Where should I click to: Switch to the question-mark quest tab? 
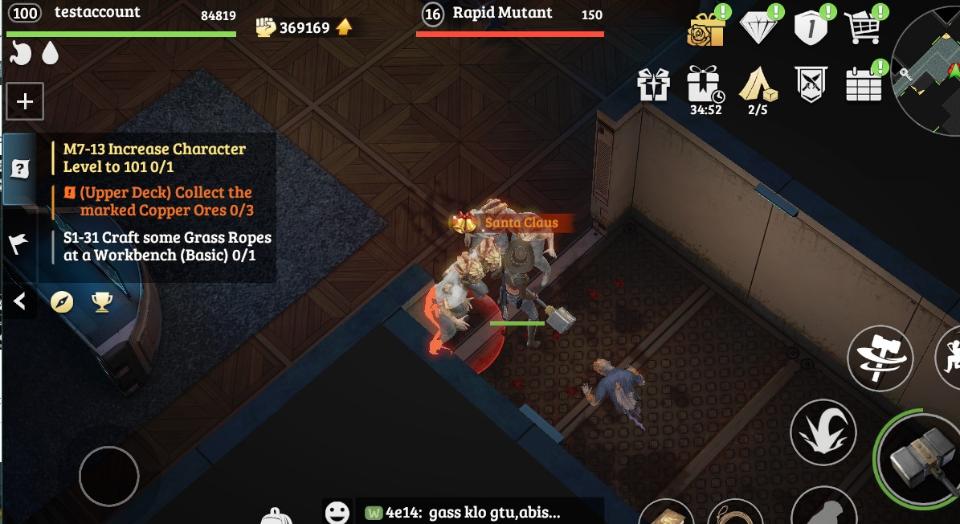tap(19, 169)
